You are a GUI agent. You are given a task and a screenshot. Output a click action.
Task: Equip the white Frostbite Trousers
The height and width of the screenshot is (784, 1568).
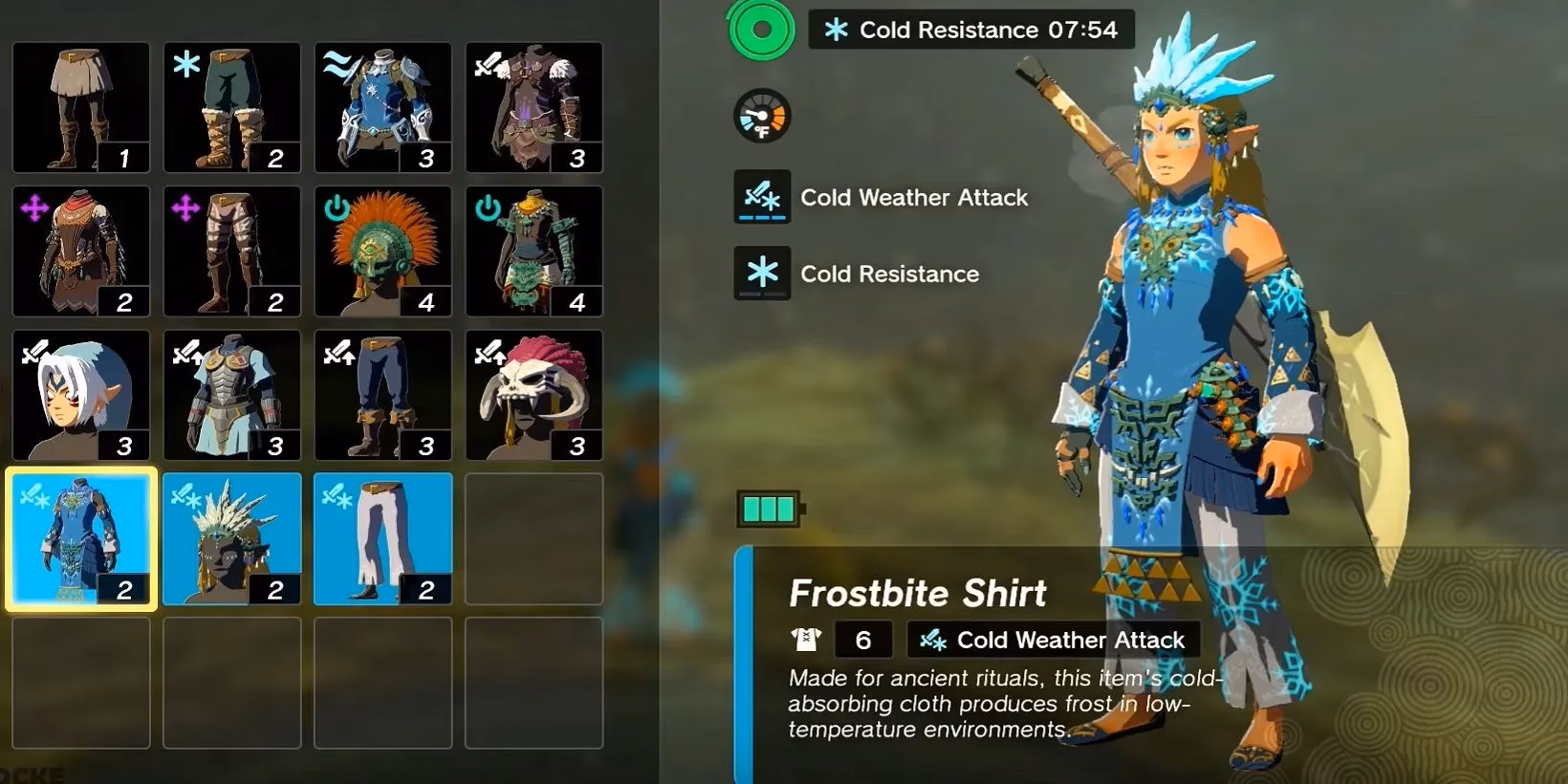point(383,538)
